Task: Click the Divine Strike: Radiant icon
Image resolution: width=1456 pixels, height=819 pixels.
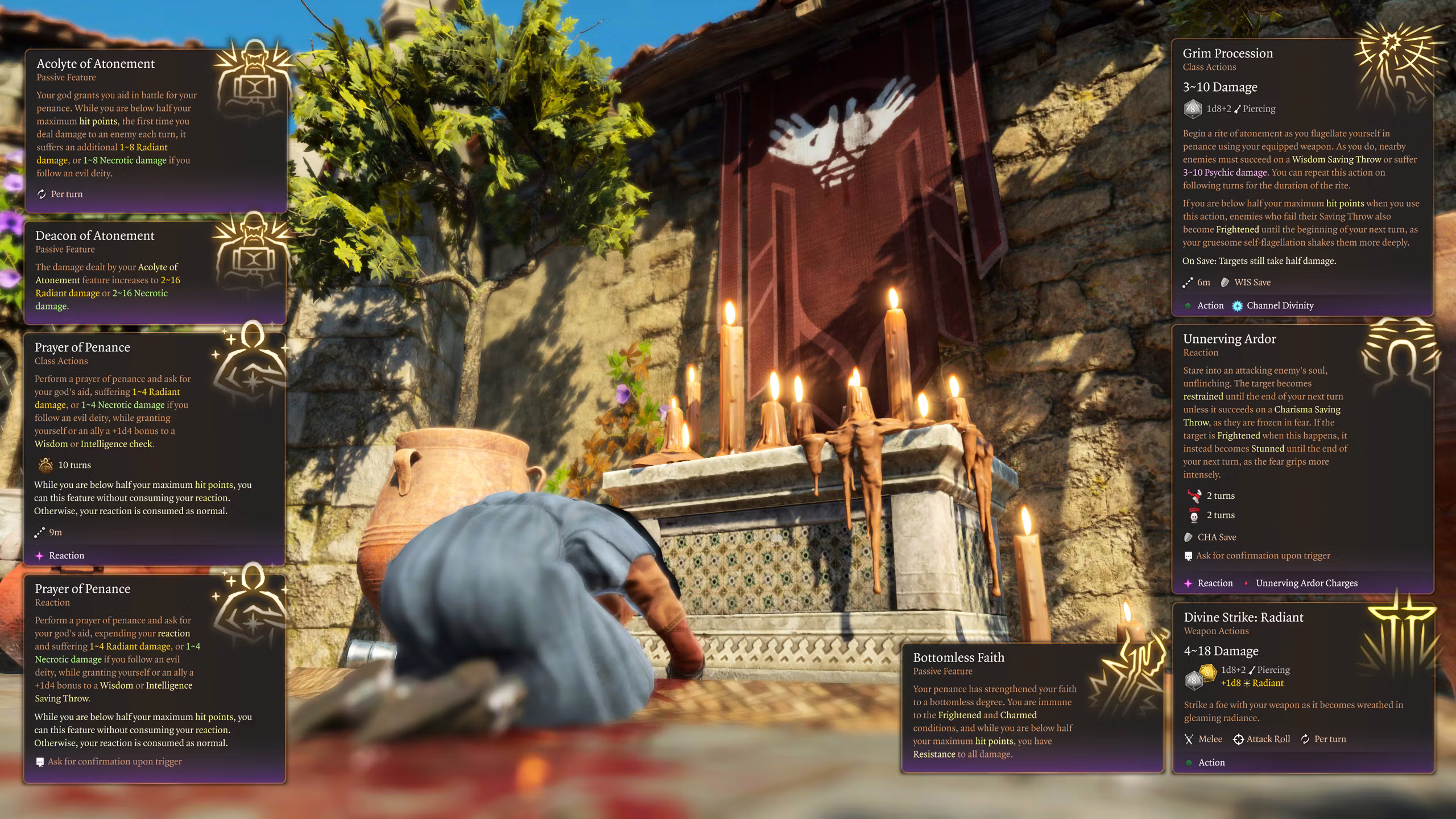Action: click(1403, 637)
